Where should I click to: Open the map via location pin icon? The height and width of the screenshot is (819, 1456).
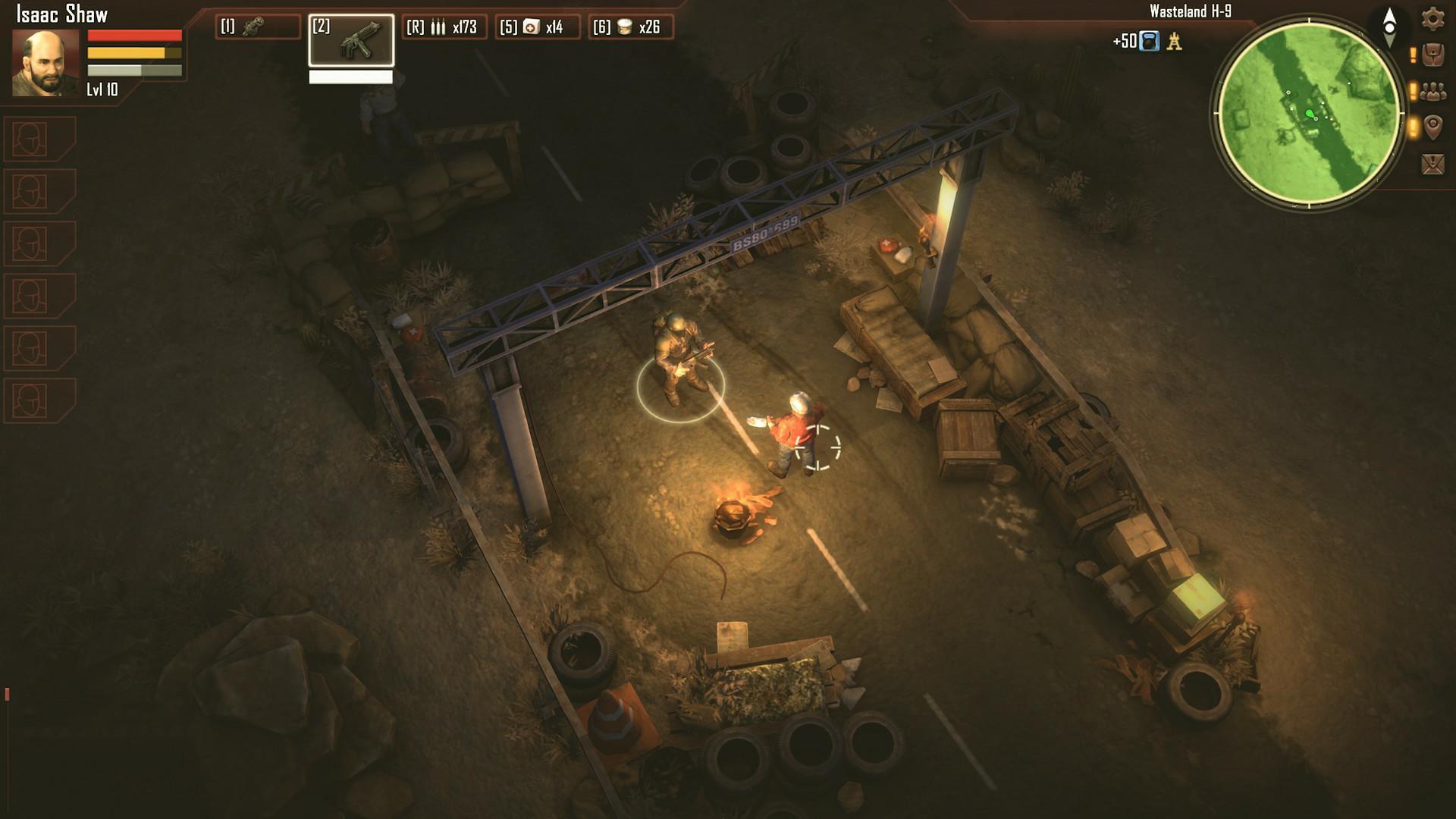[x=1432, y=127]
